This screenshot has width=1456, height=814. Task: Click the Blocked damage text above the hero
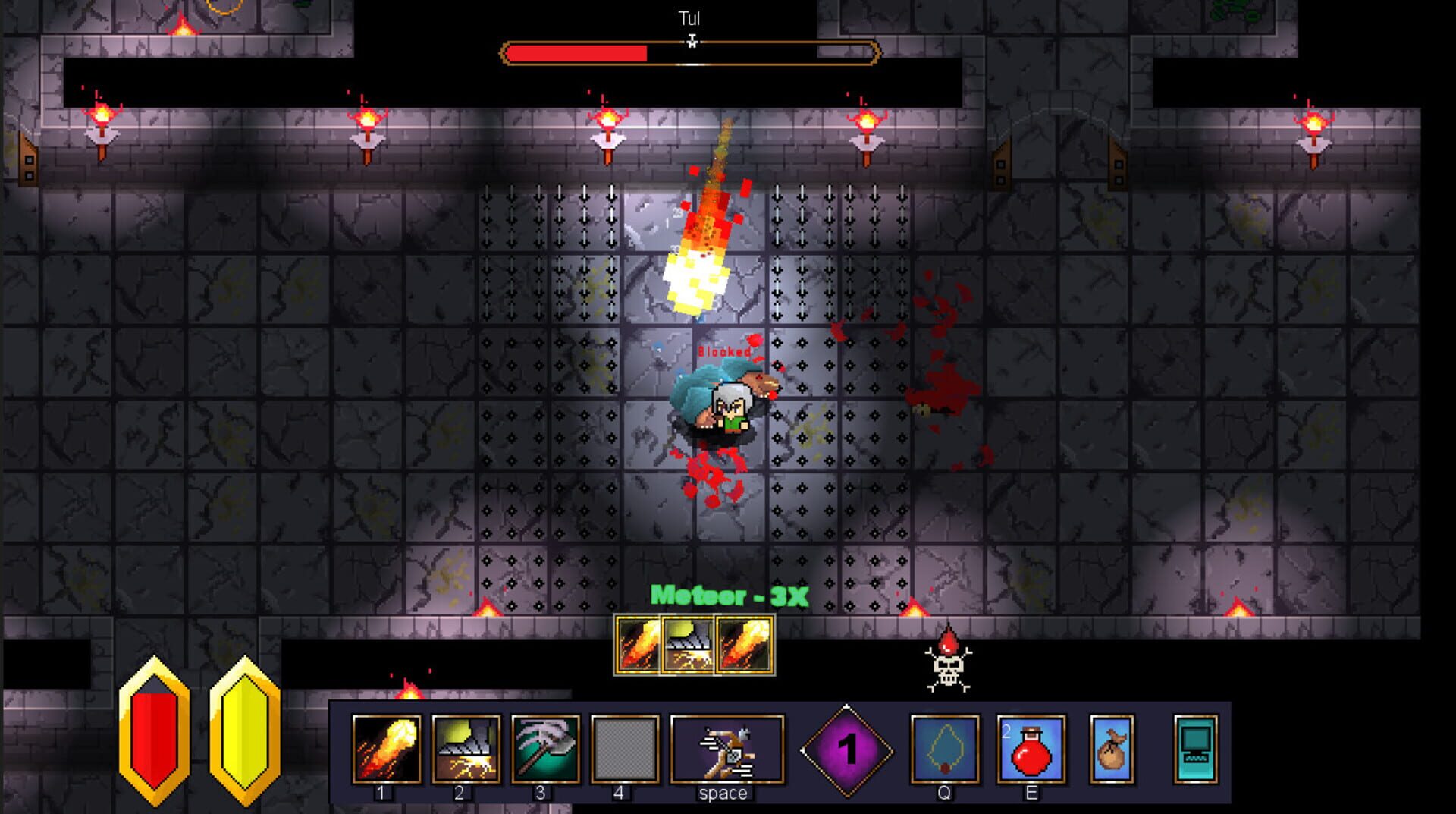pos(722,353)
